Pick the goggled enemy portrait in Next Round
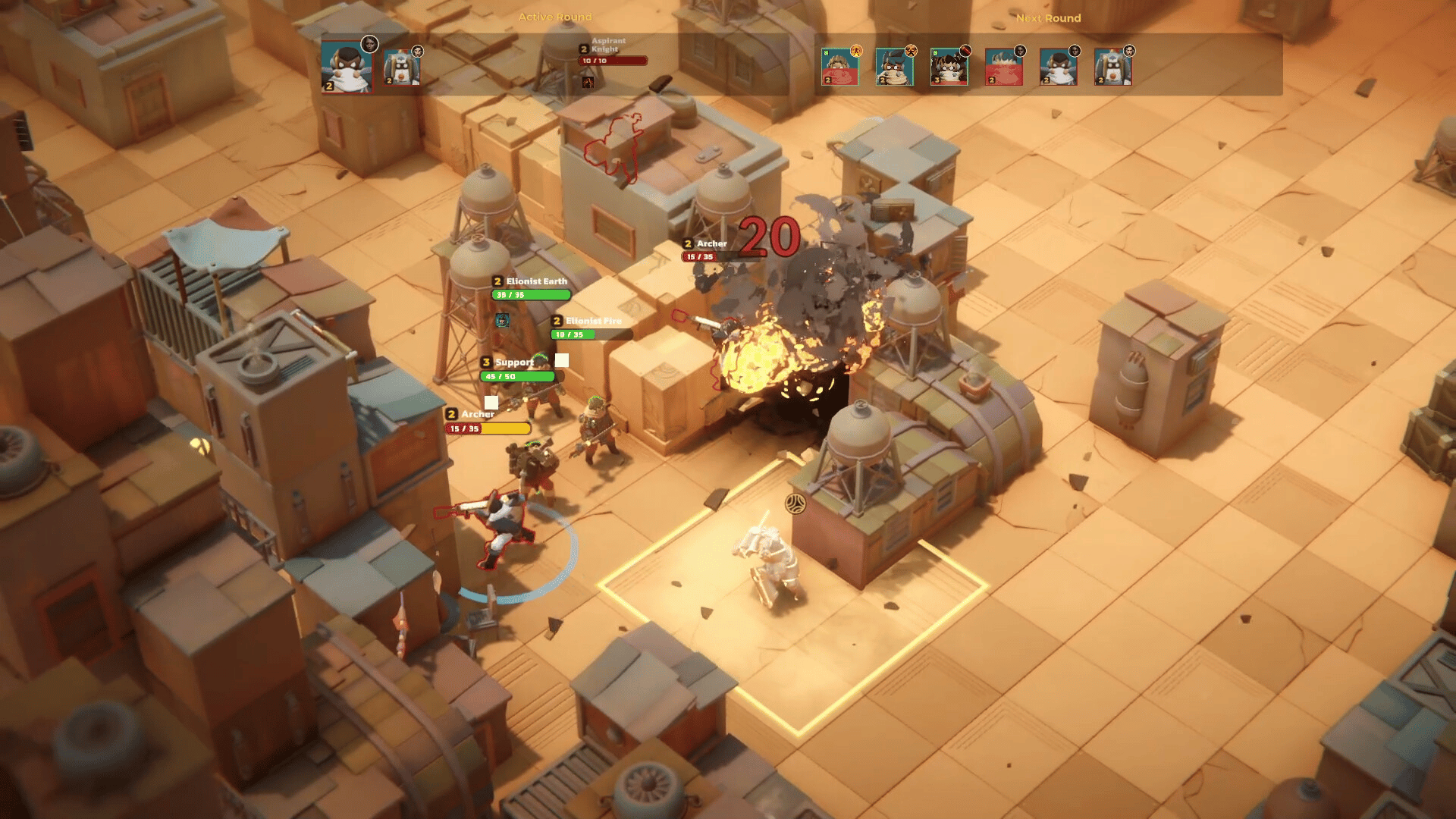Screen dimensions: 1456x819 (x=1112, y=67)
